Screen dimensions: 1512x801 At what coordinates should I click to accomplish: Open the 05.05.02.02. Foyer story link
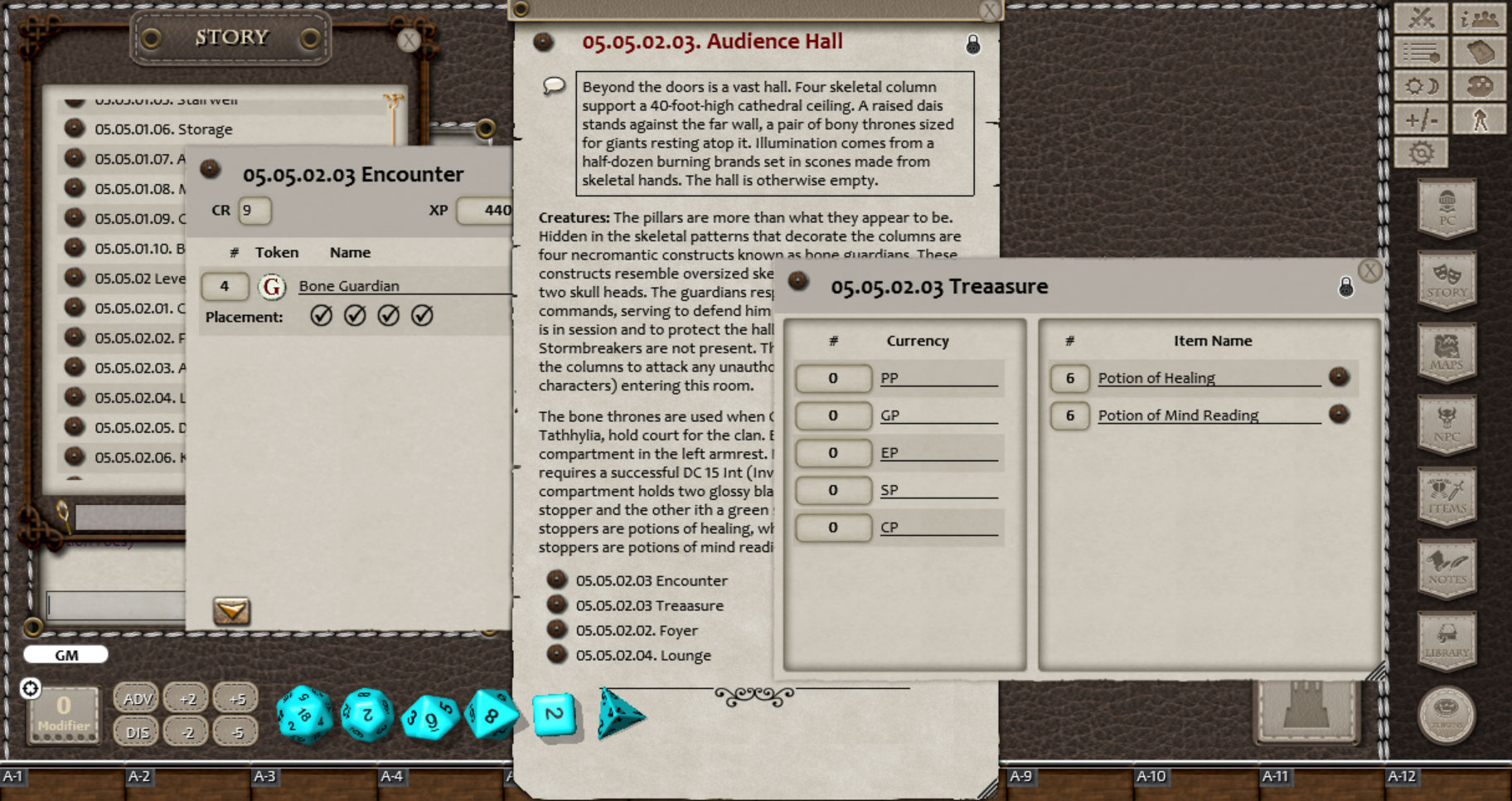[637, 630]
